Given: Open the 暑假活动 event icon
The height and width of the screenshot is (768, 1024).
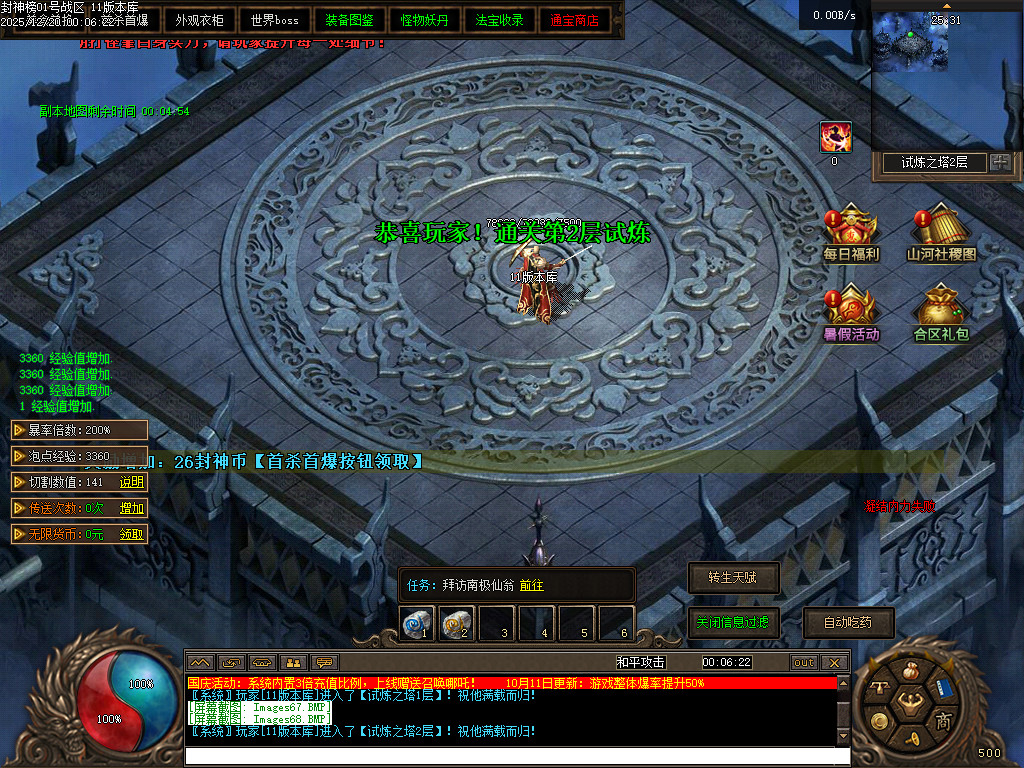Looking at the screenshot, I should (x=850, y=313).
